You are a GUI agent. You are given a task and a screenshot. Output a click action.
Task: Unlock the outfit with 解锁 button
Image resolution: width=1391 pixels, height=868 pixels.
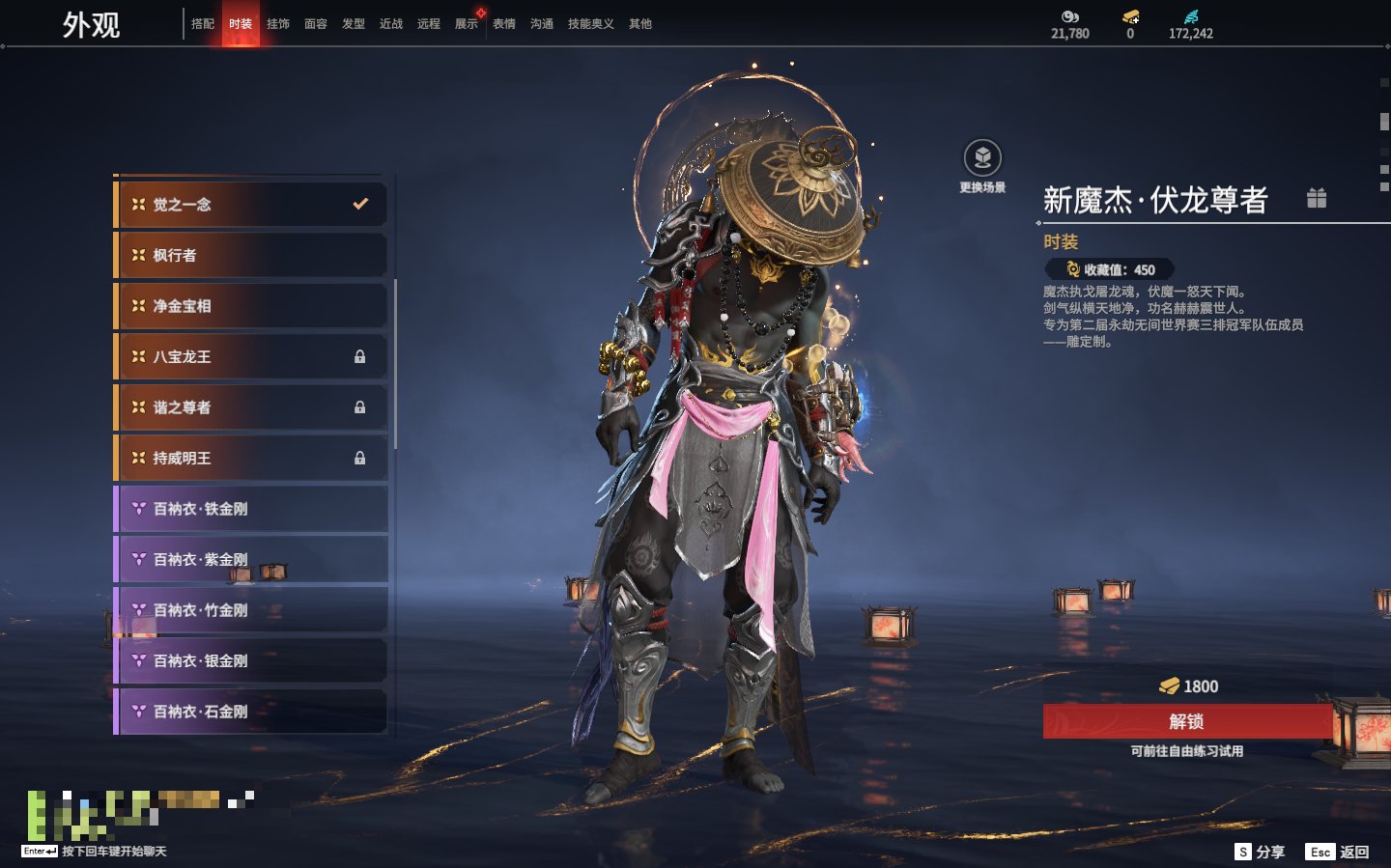pos(1186,721)
